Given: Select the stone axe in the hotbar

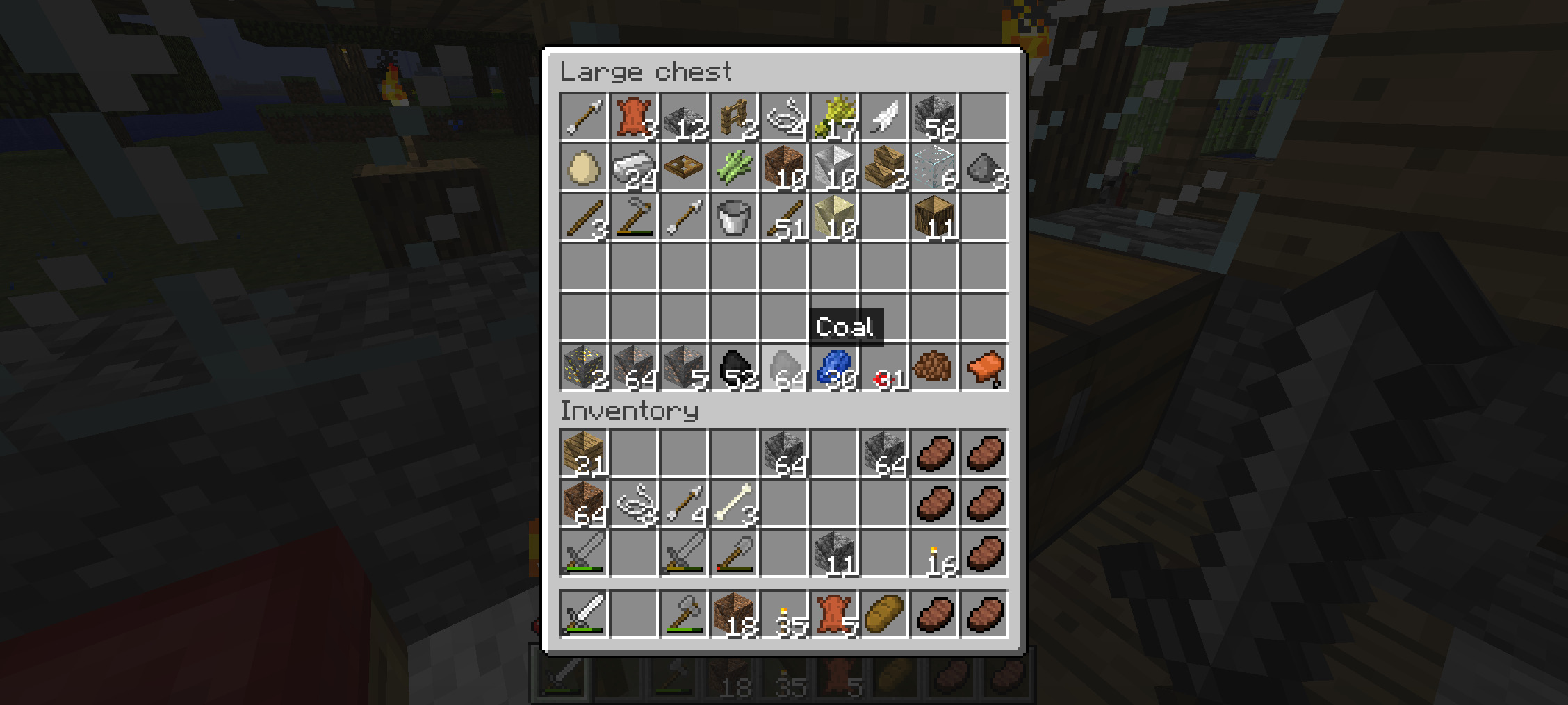Looking at the screenshot, I should [x=684, y=614].
